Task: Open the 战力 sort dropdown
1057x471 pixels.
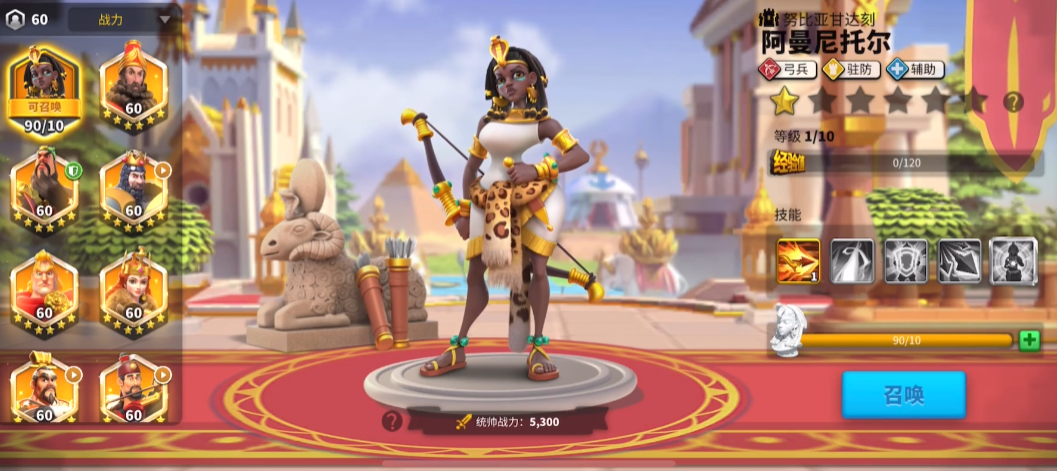Action: point(122,18)
